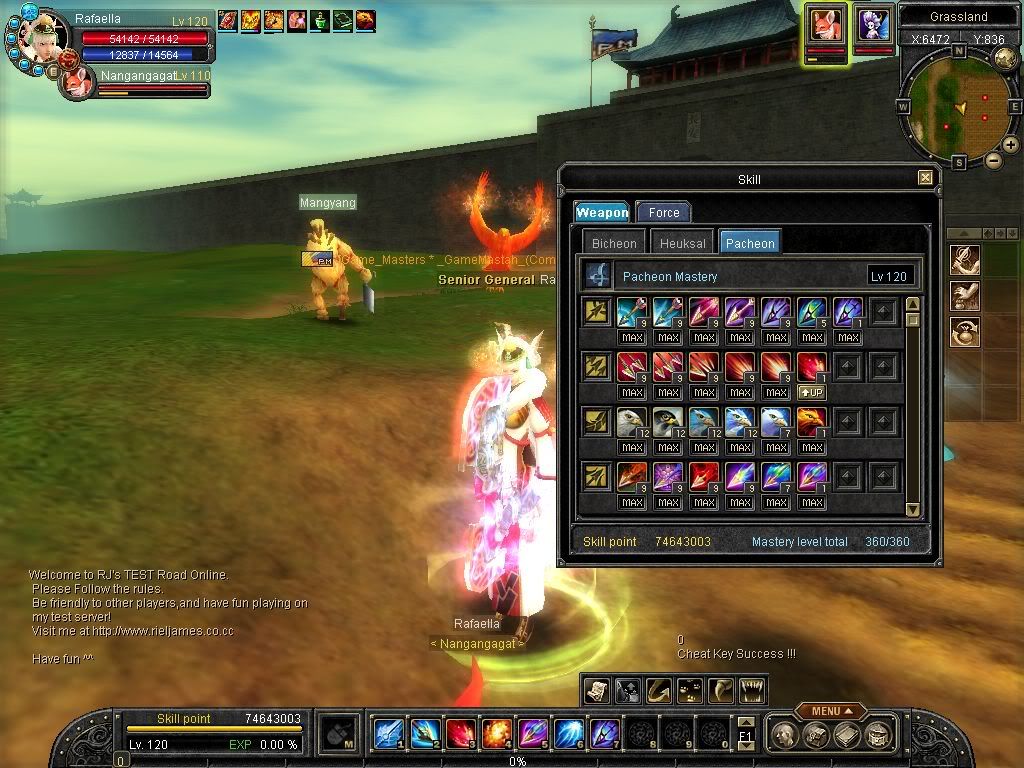Zoom in the minimap with the plus button
Image resolution: width=1024 pixels, height=768 pixels.
(1011, 145)
